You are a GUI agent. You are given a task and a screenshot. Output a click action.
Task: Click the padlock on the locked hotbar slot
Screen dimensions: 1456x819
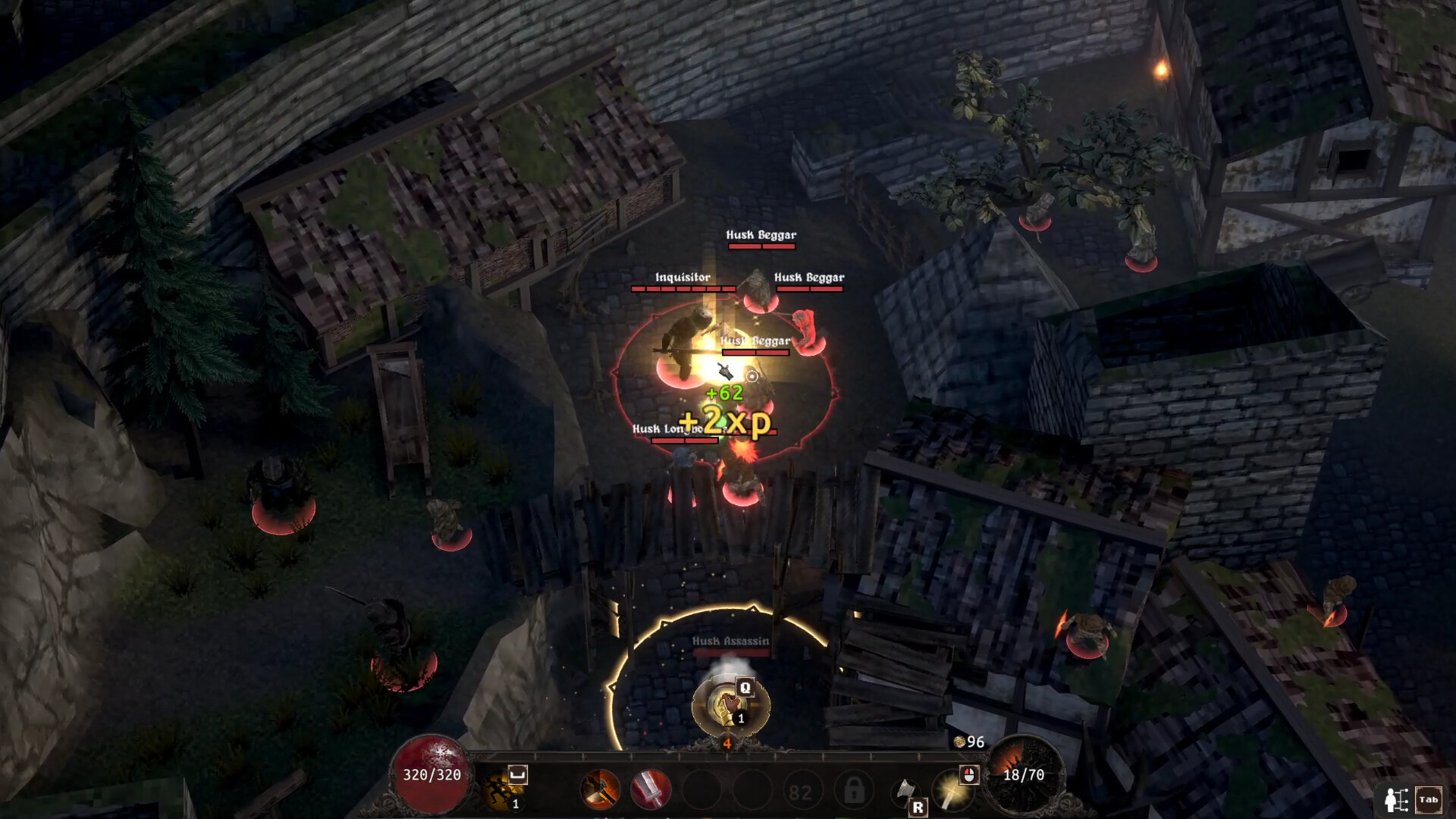[854, 787]
